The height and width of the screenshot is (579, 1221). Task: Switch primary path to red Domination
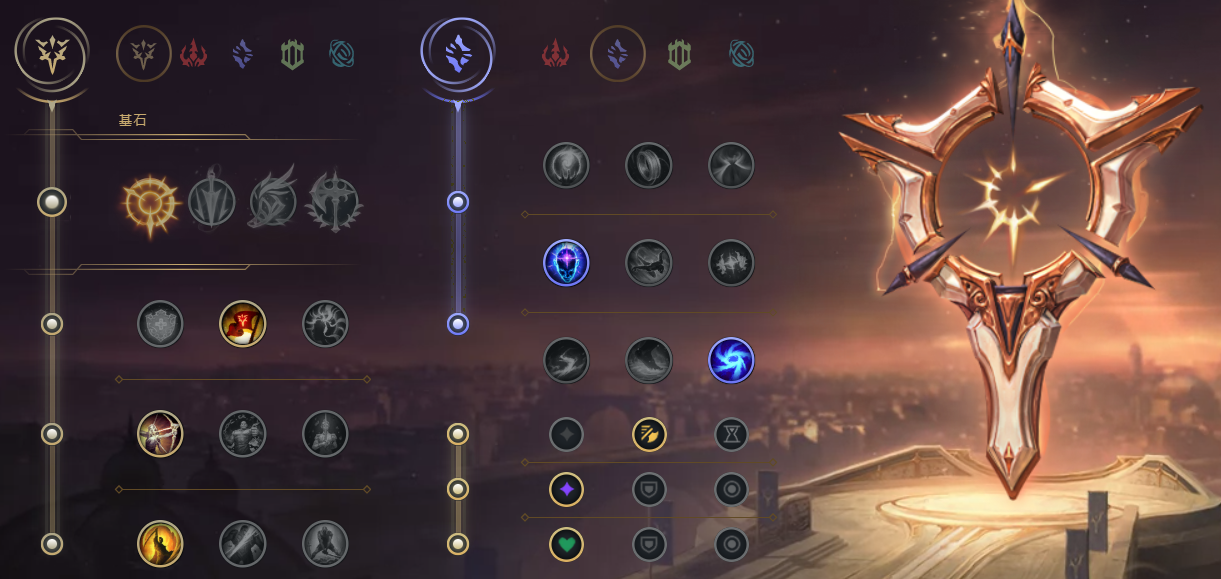click(193, 54)
